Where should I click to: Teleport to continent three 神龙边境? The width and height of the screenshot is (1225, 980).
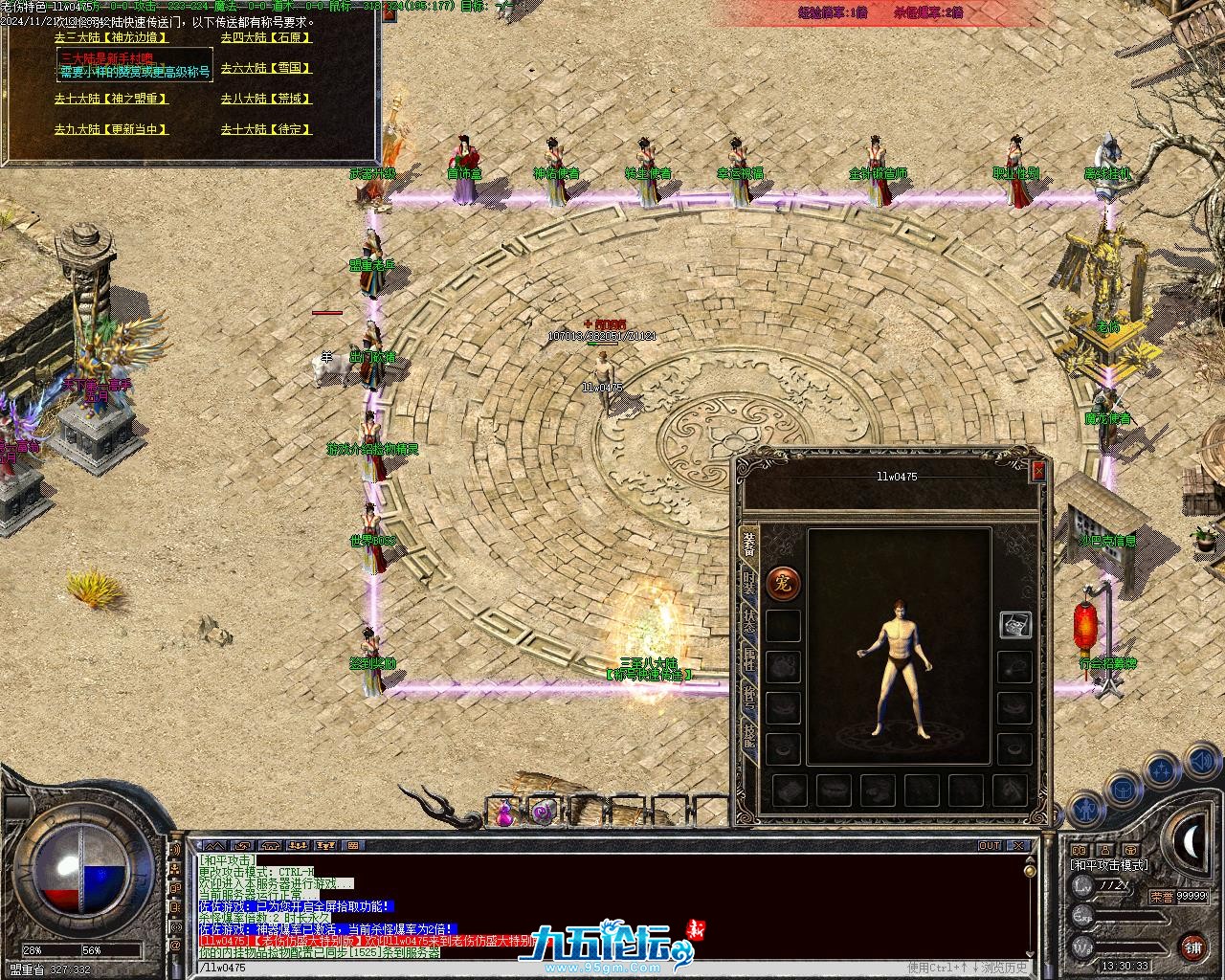point(111,37)
